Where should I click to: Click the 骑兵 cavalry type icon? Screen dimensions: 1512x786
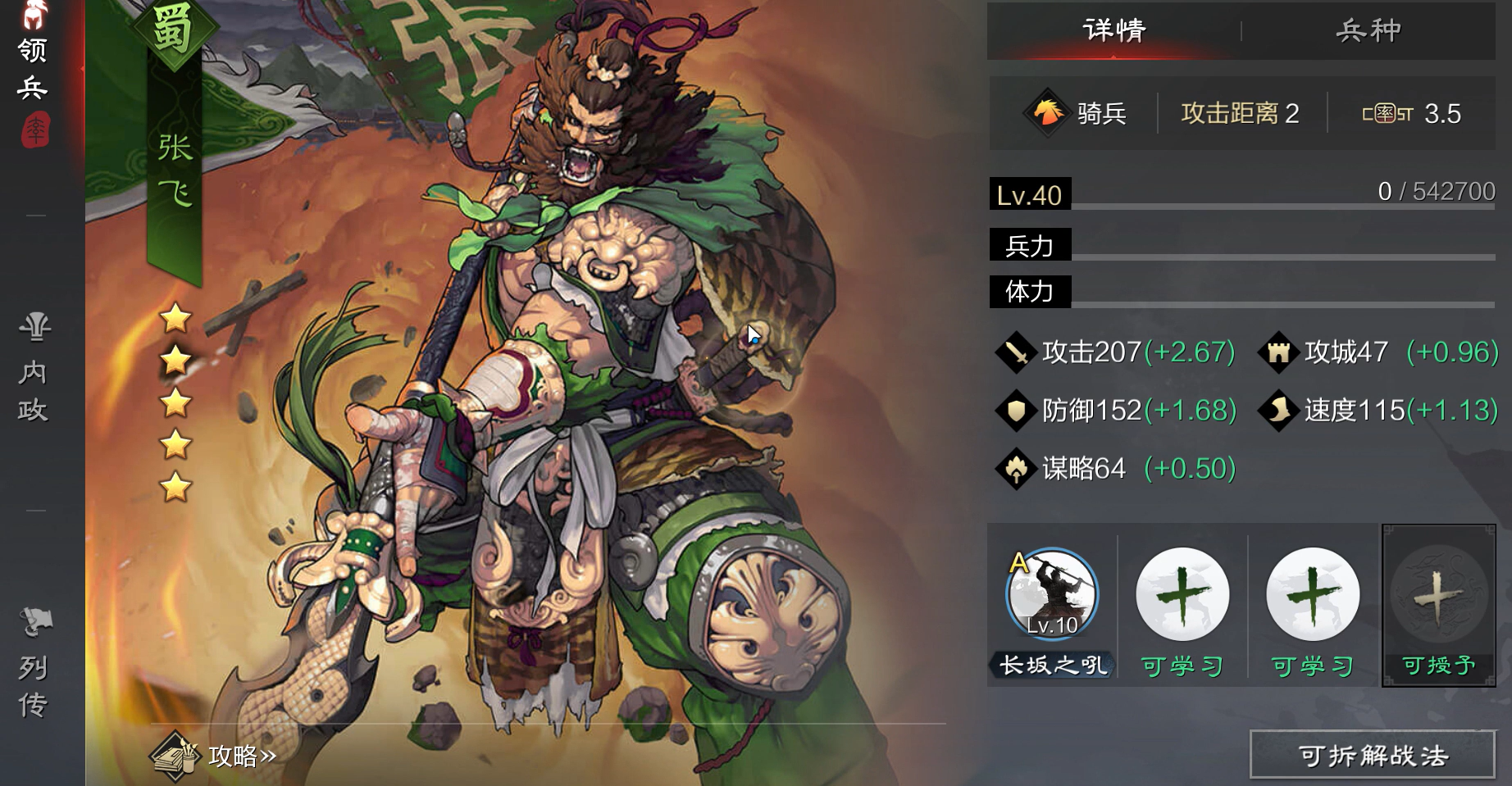(1047, 113)
